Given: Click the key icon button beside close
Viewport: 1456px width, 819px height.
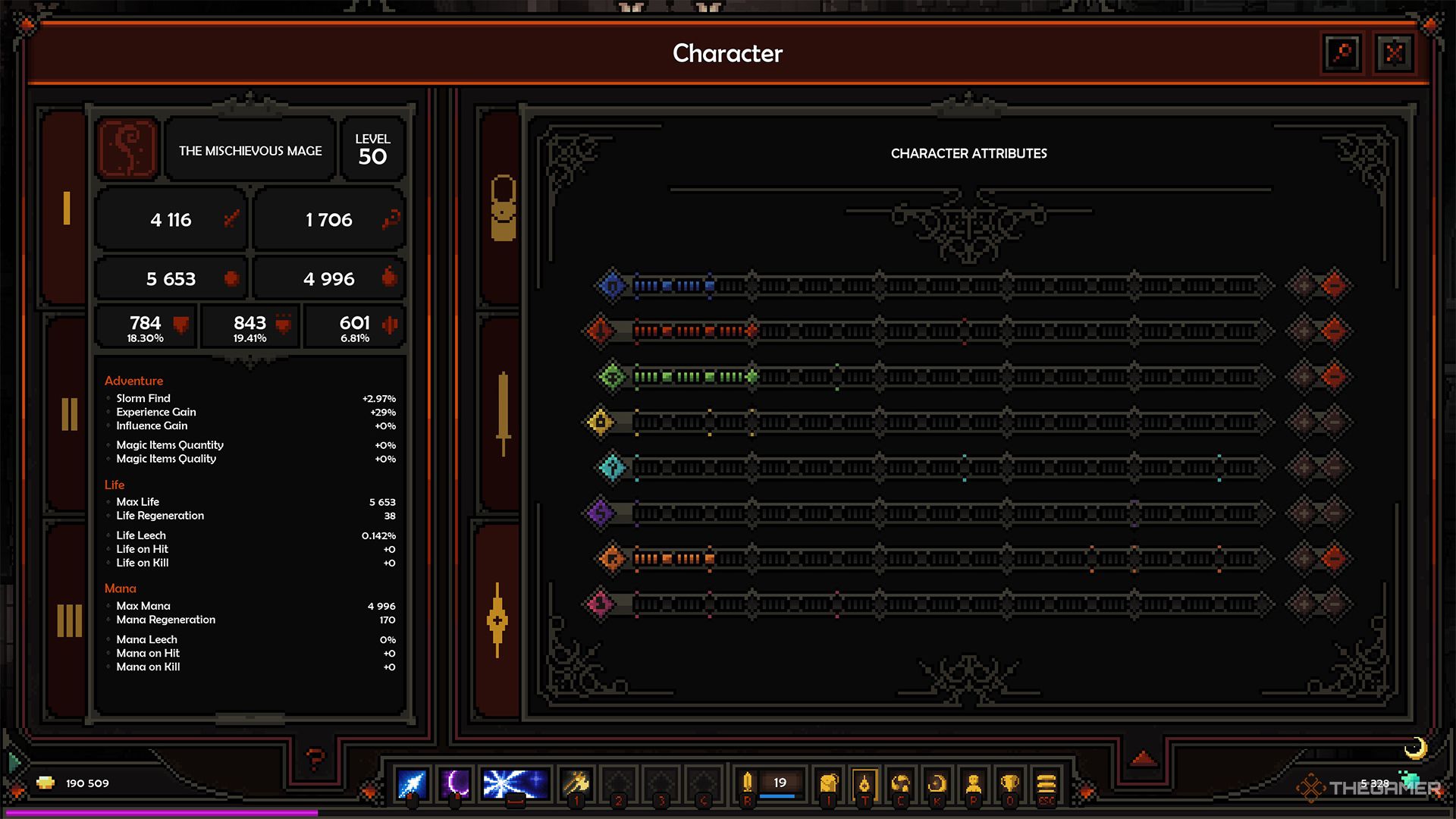Looking at the screenshot, I should coord(1341,53).
